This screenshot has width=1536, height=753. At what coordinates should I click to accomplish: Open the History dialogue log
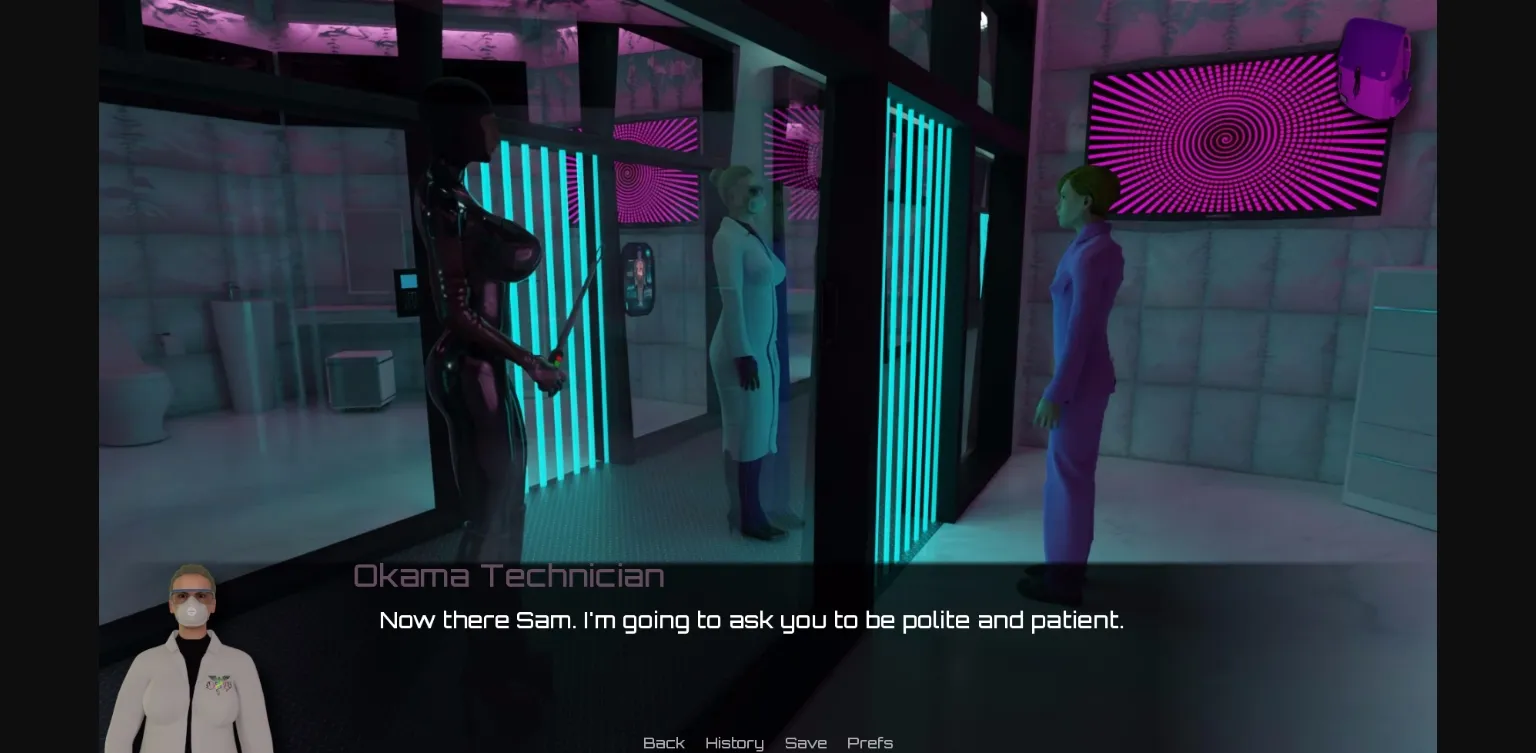[734, 743]
